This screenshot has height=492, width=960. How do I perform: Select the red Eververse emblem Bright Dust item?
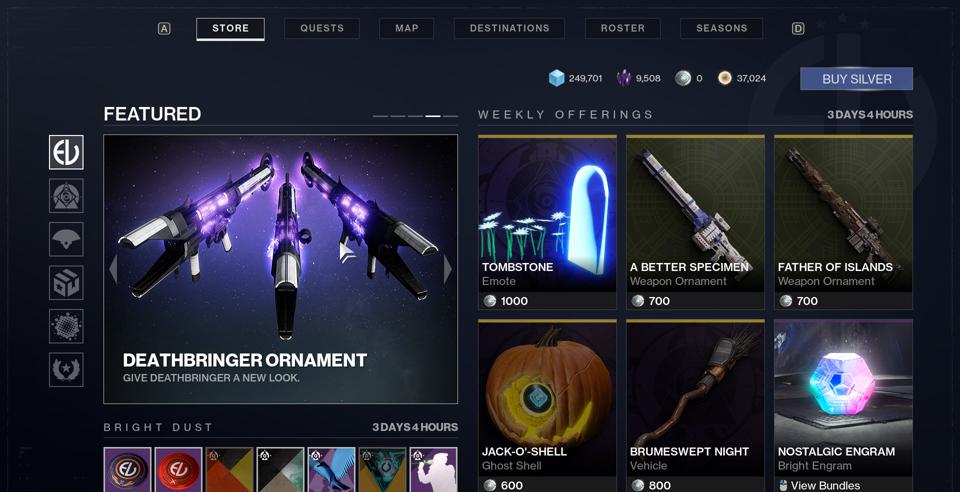(179, 470)
